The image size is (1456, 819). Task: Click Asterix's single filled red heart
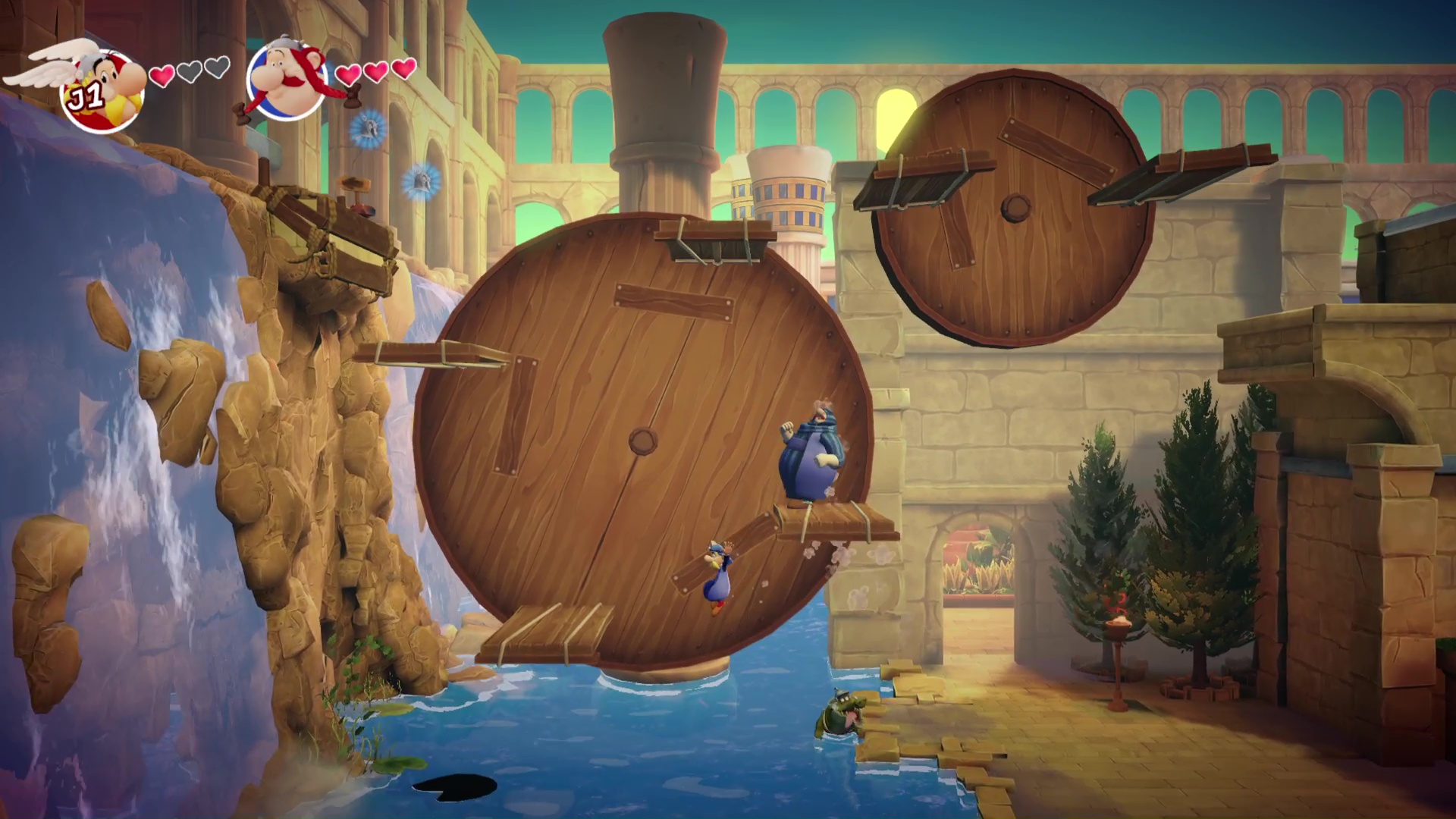(x=162, y=74)
